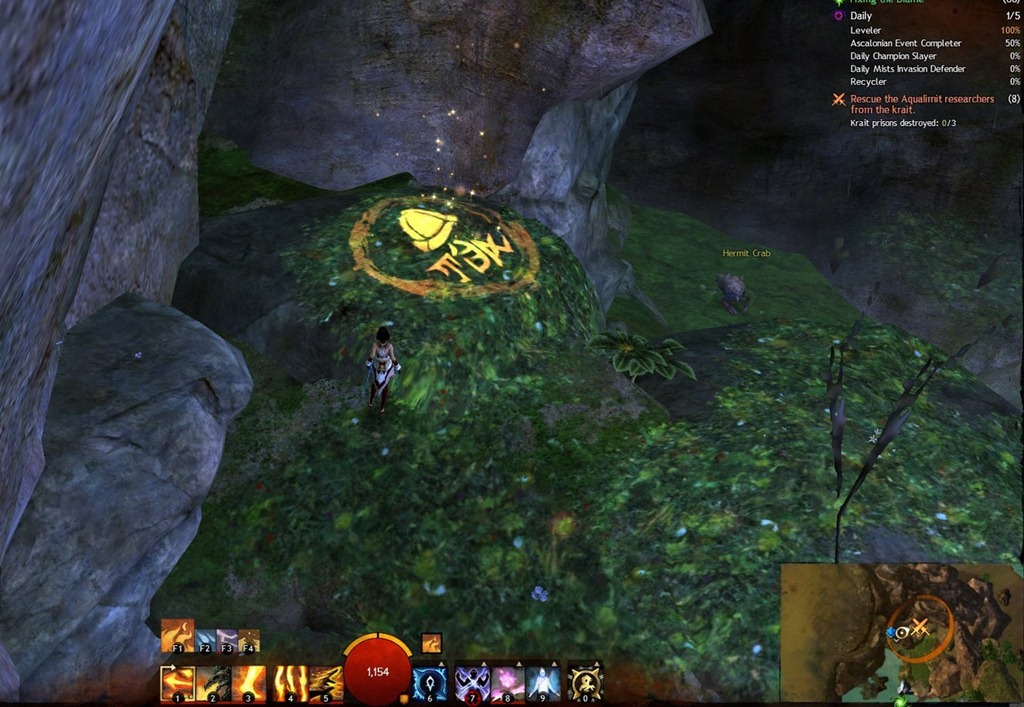
Task: Switch to the F2 water attunement
Action: point(205,640)
